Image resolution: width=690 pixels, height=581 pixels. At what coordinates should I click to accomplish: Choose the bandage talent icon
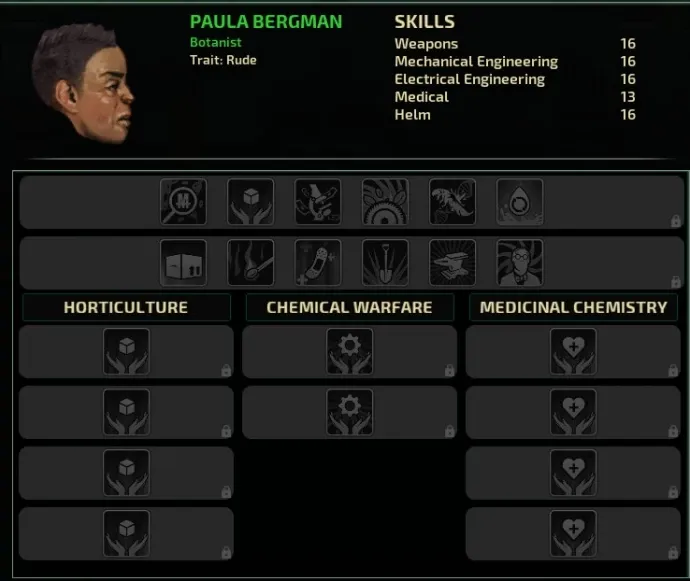318,262
